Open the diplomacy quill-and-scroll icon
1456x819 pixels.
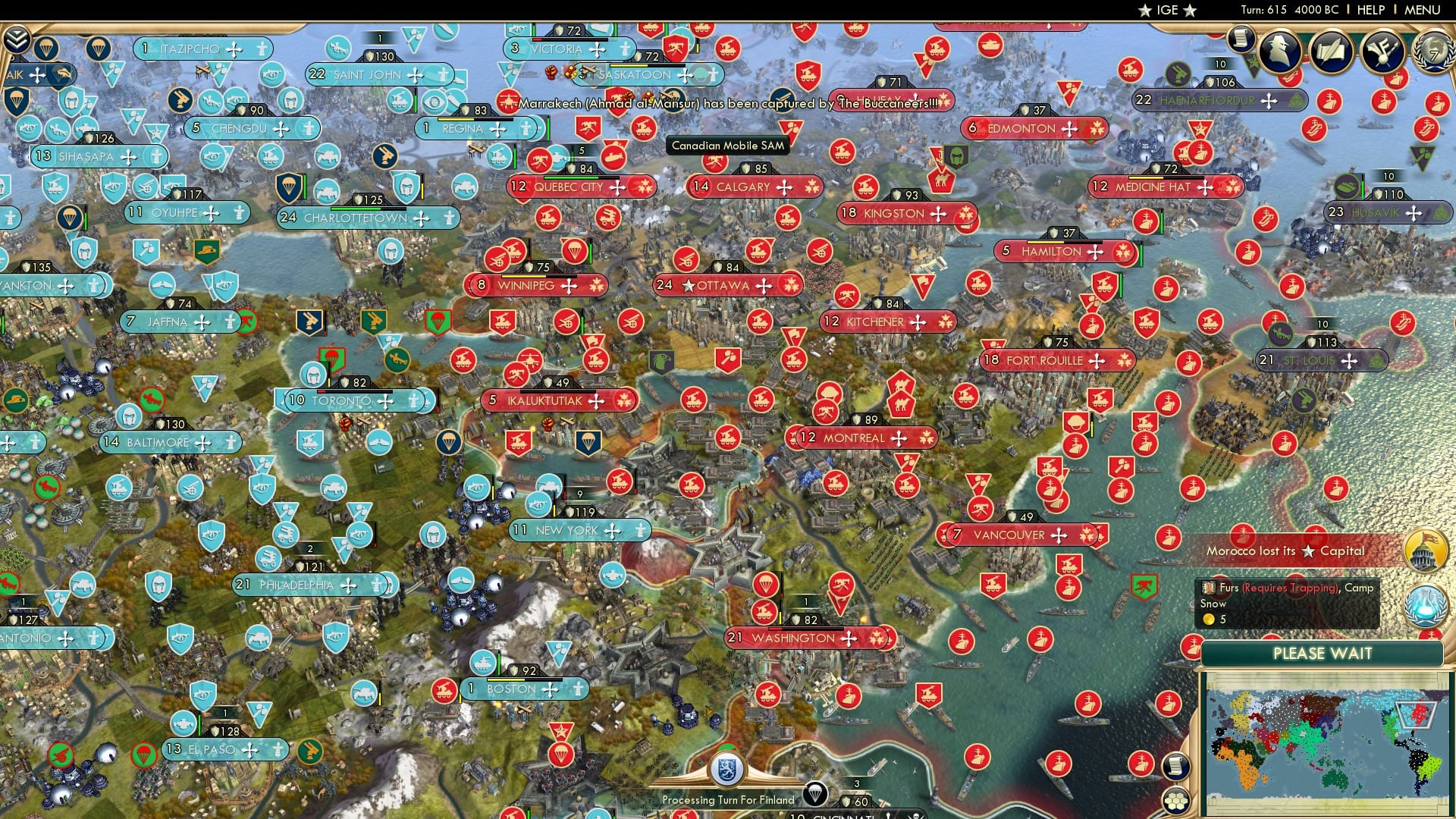pos(1332,51)
